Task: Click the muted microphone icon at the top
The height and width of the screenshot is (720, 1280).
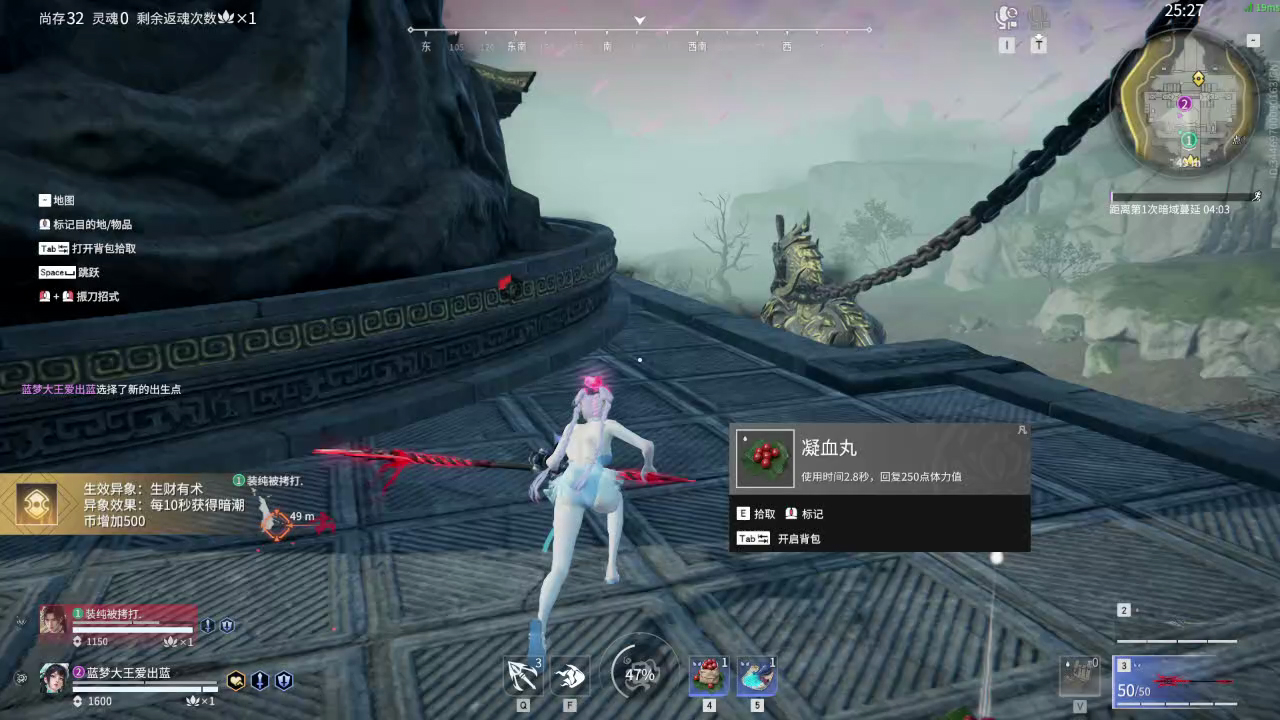Action: [1040, 16]
